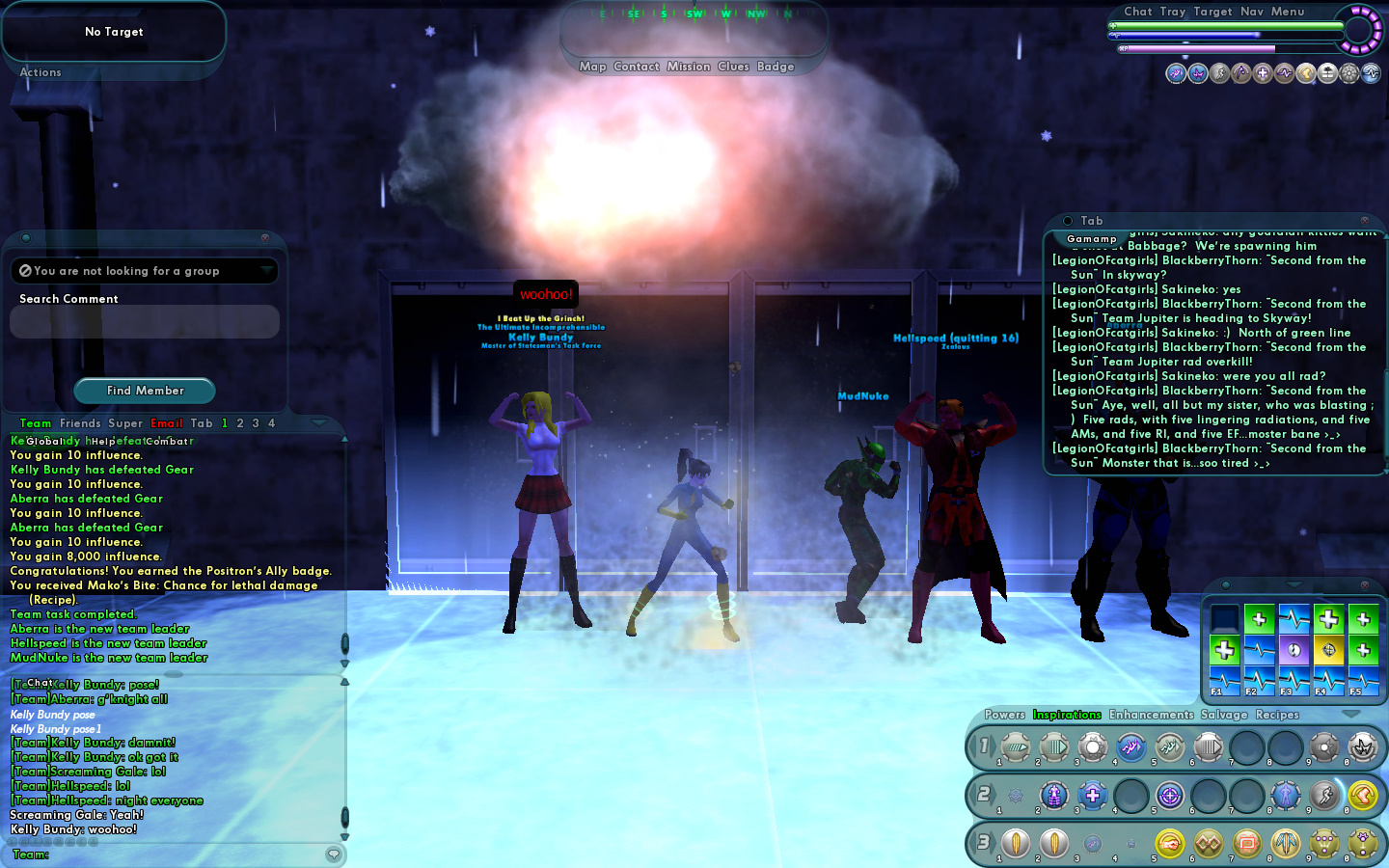Open the Contact list

636,67
